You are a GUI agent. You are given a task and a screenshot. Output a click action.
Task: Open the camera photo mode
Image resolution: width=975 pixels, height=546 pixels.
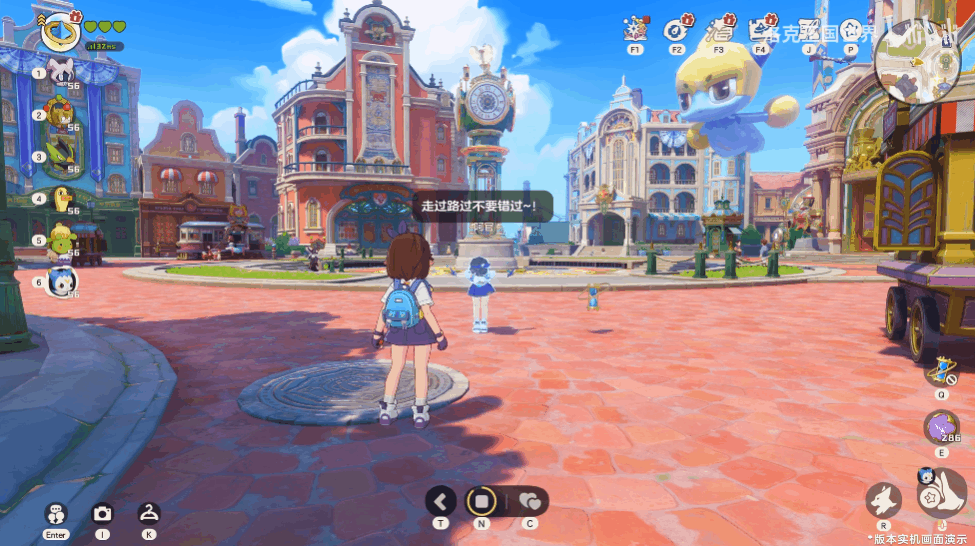coord(102,514)
